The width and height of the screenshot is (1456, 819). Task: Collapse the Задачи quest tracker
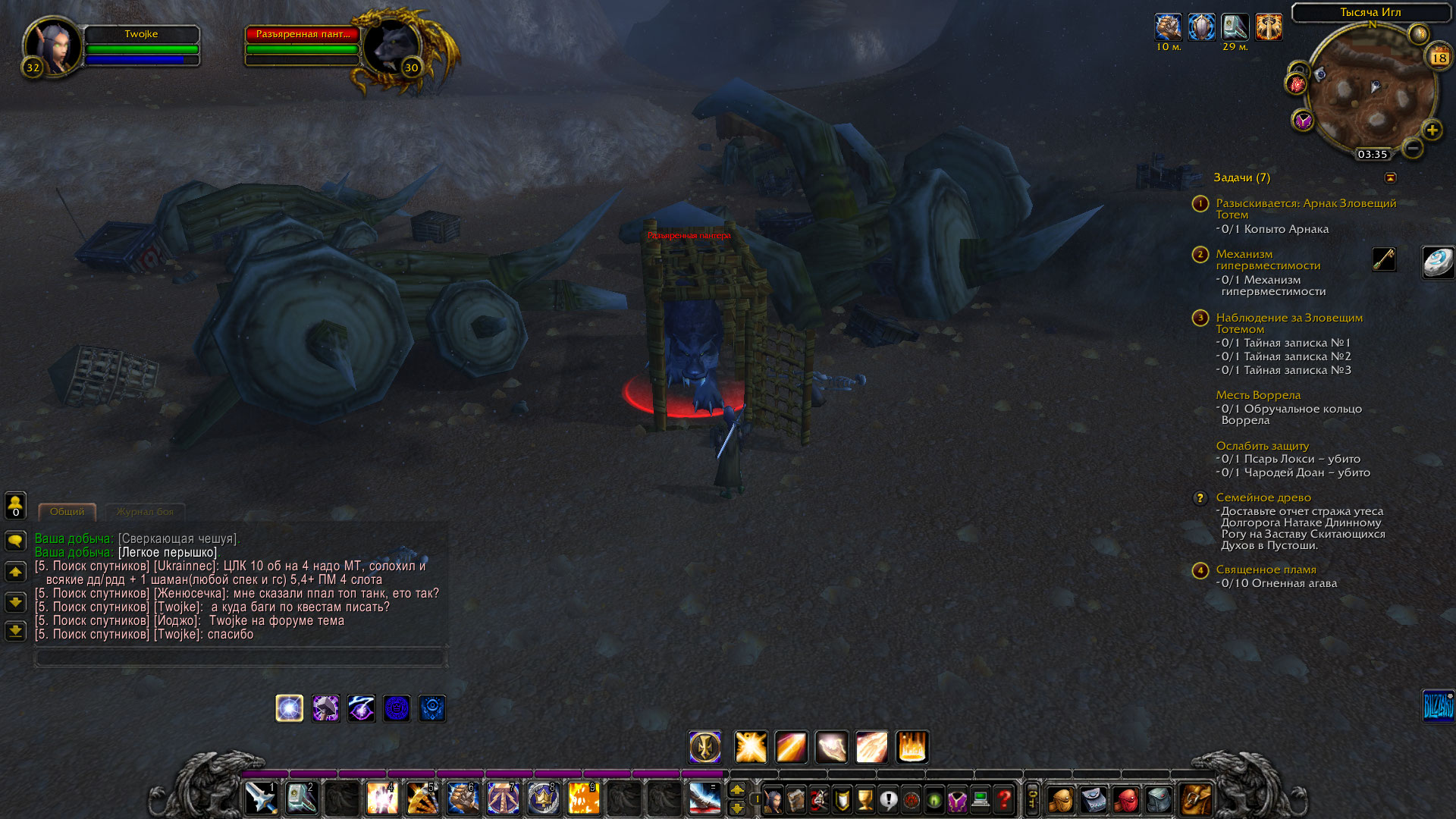tap(1390, 177)
